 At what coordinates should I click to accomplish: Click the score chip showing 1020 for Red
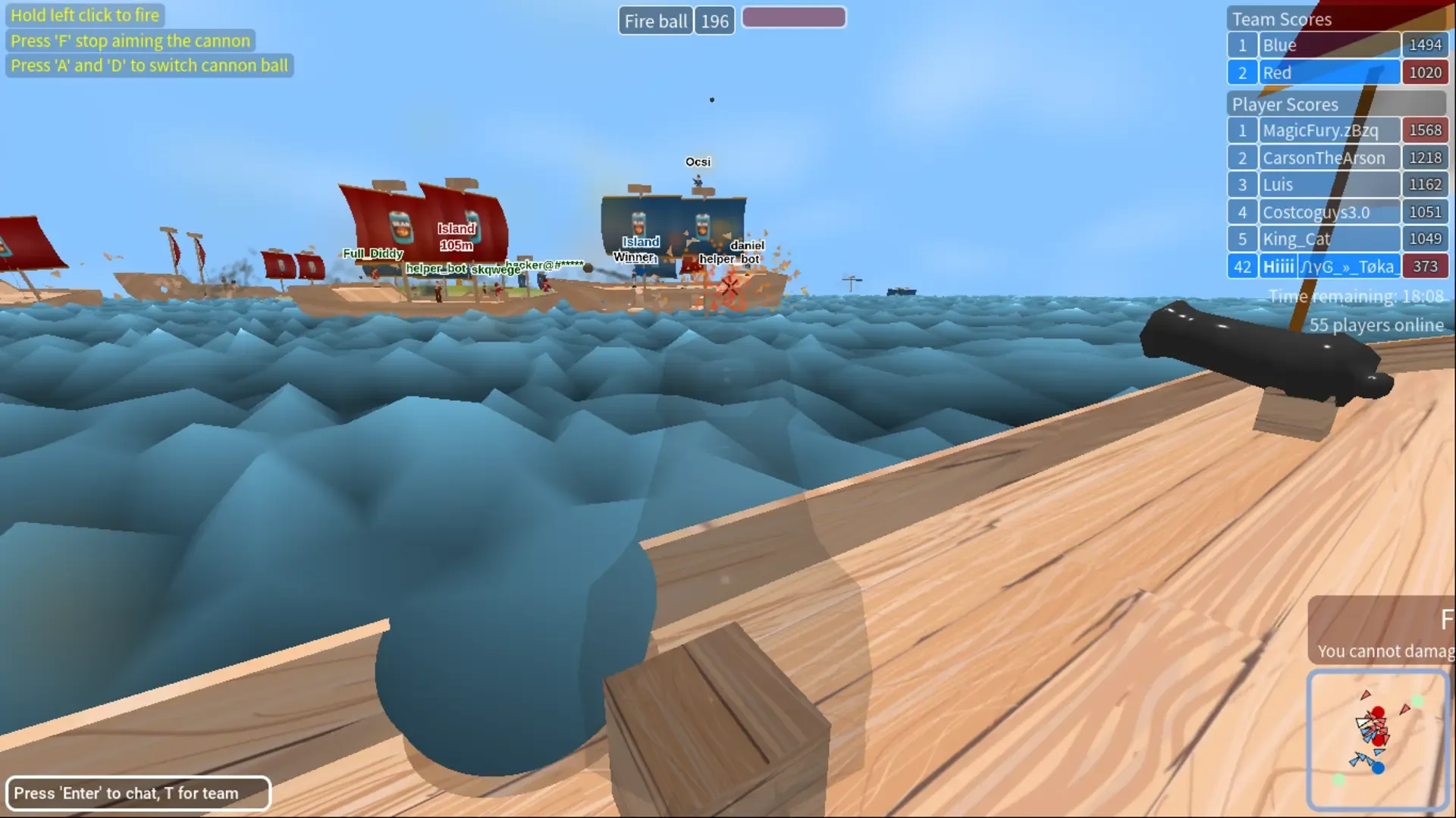coord(1425,72)
